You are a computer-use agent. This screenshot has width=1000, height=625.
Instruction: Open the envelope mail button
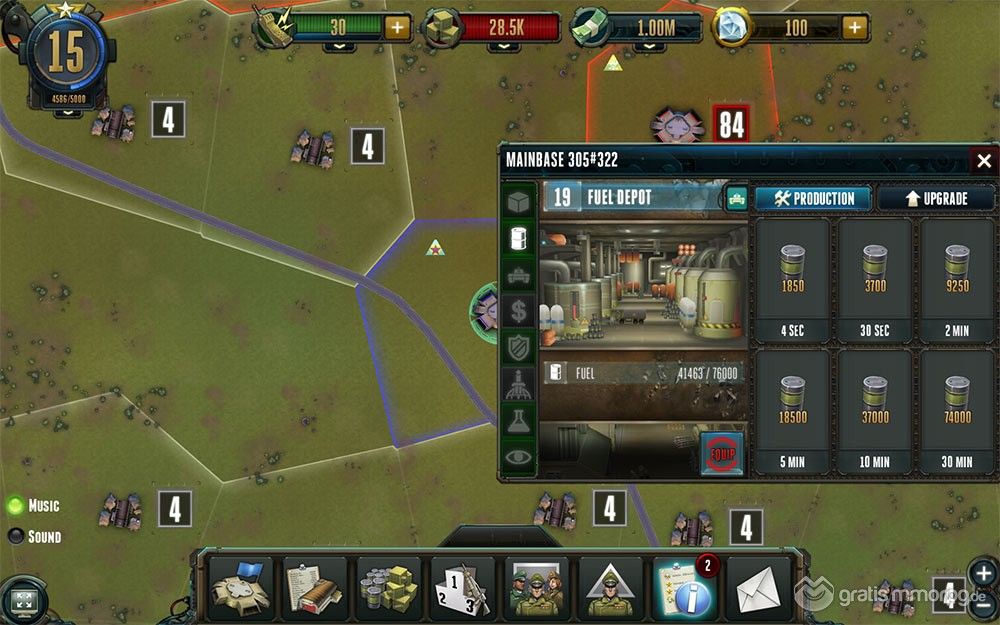(x=759, y=588)
